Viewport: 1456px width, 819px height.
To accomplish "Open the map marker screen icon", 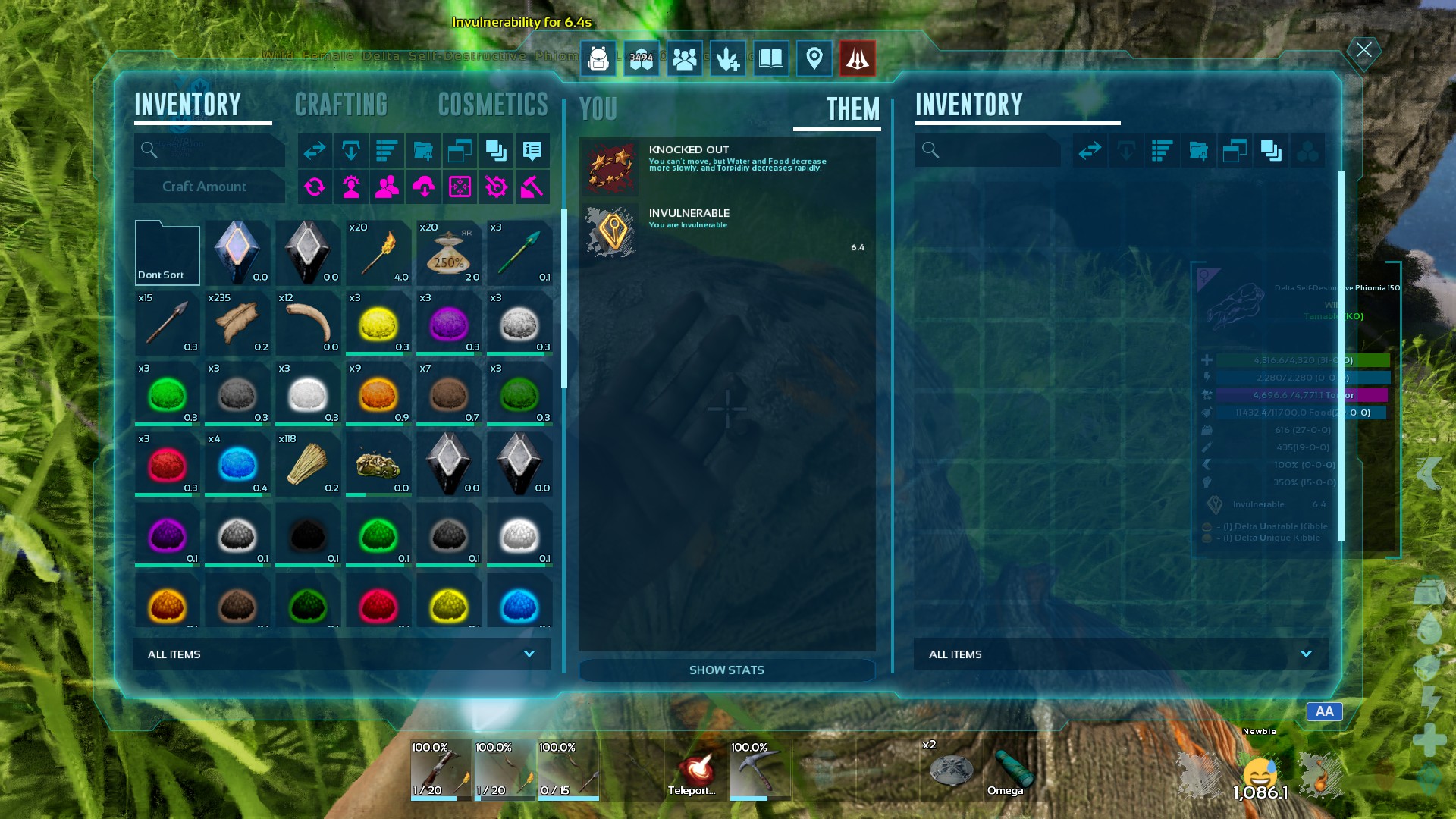I will pyautogui.click(x=814, y=58).
